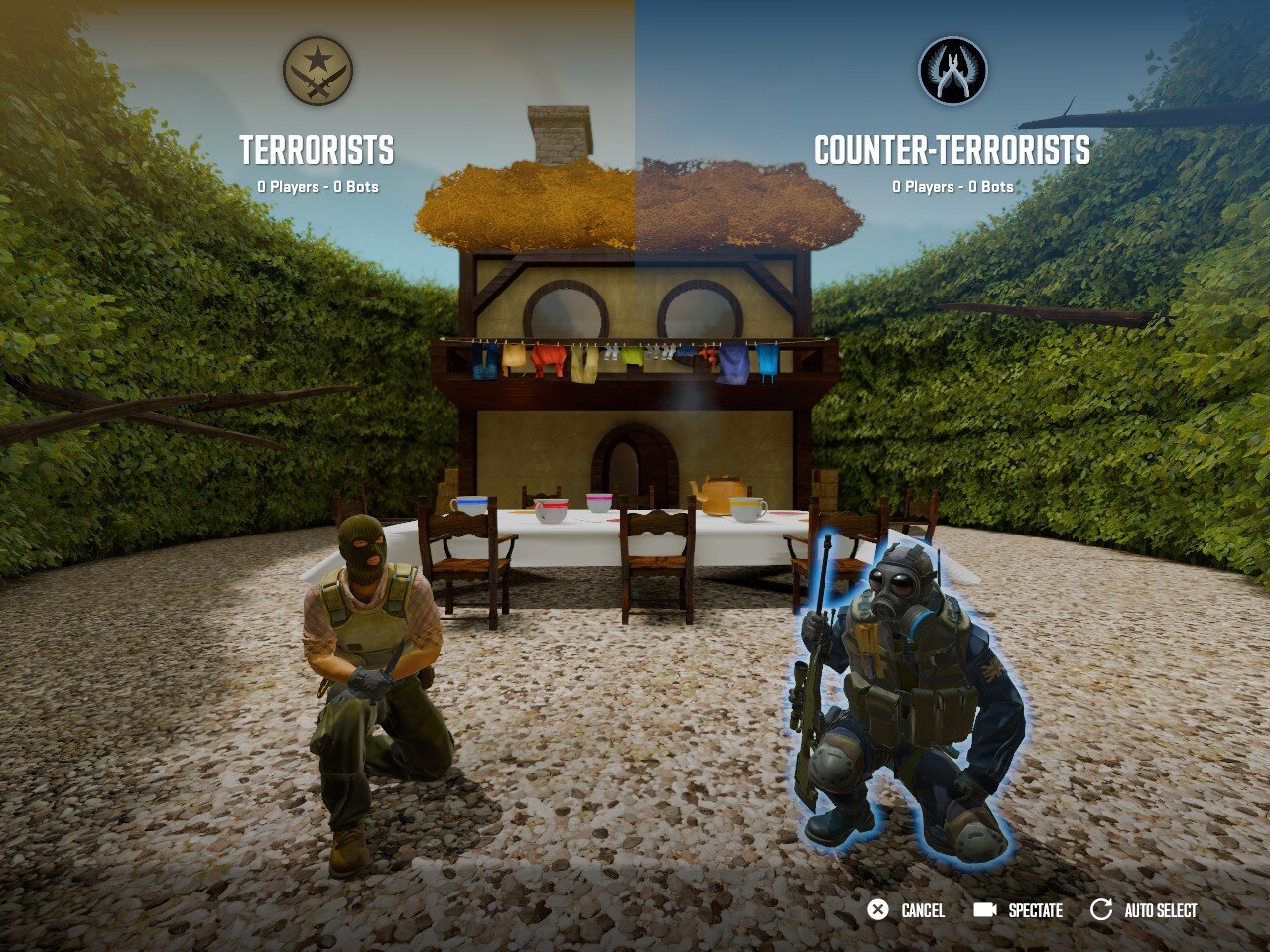Viewport: 1270px width, 952px height.
Task: Click the AUTO SELECT action label
Action: tap(1159, 909)
